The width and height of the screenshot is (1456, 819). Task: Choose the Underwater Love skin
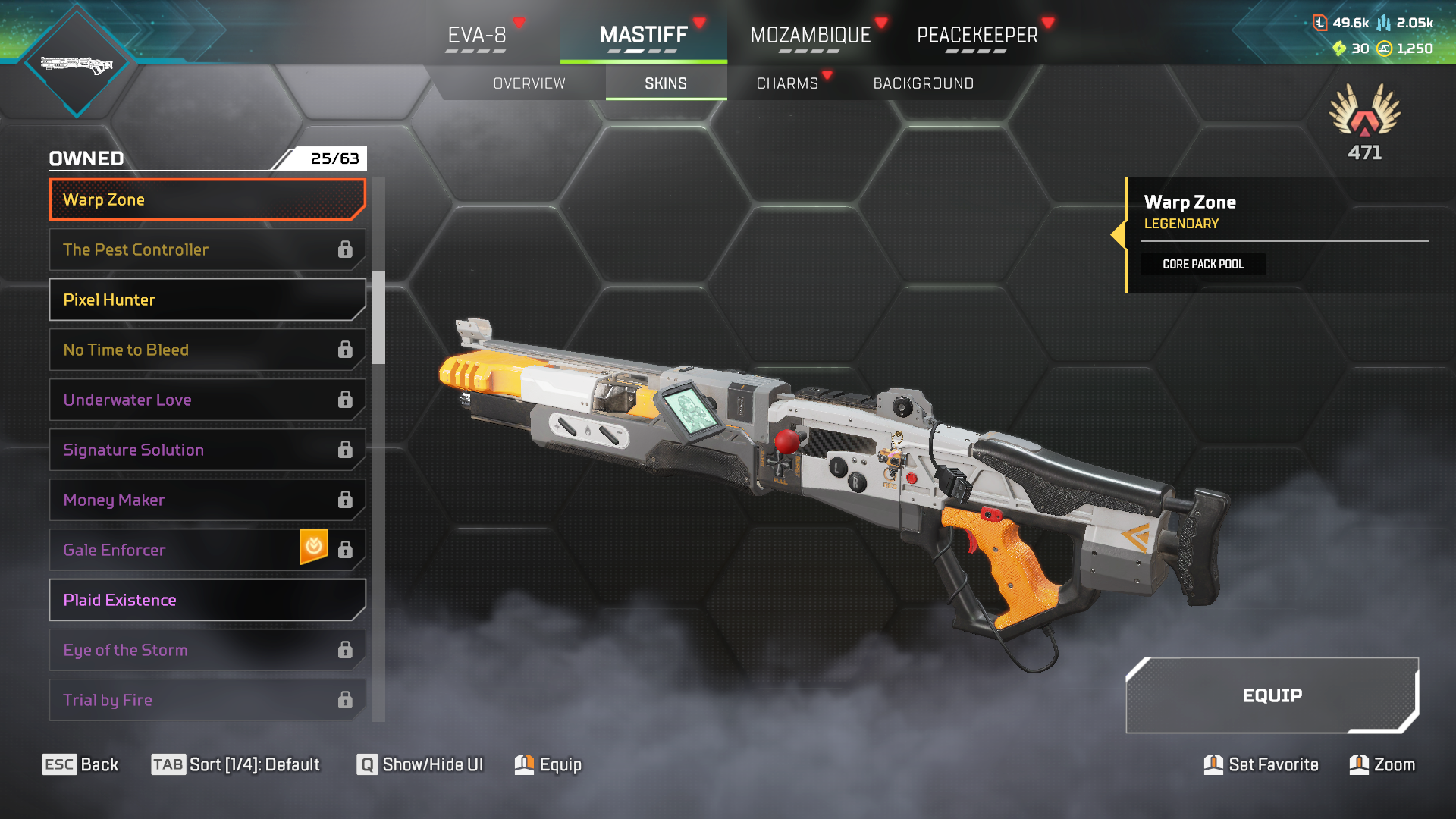[x=207, y=400]
